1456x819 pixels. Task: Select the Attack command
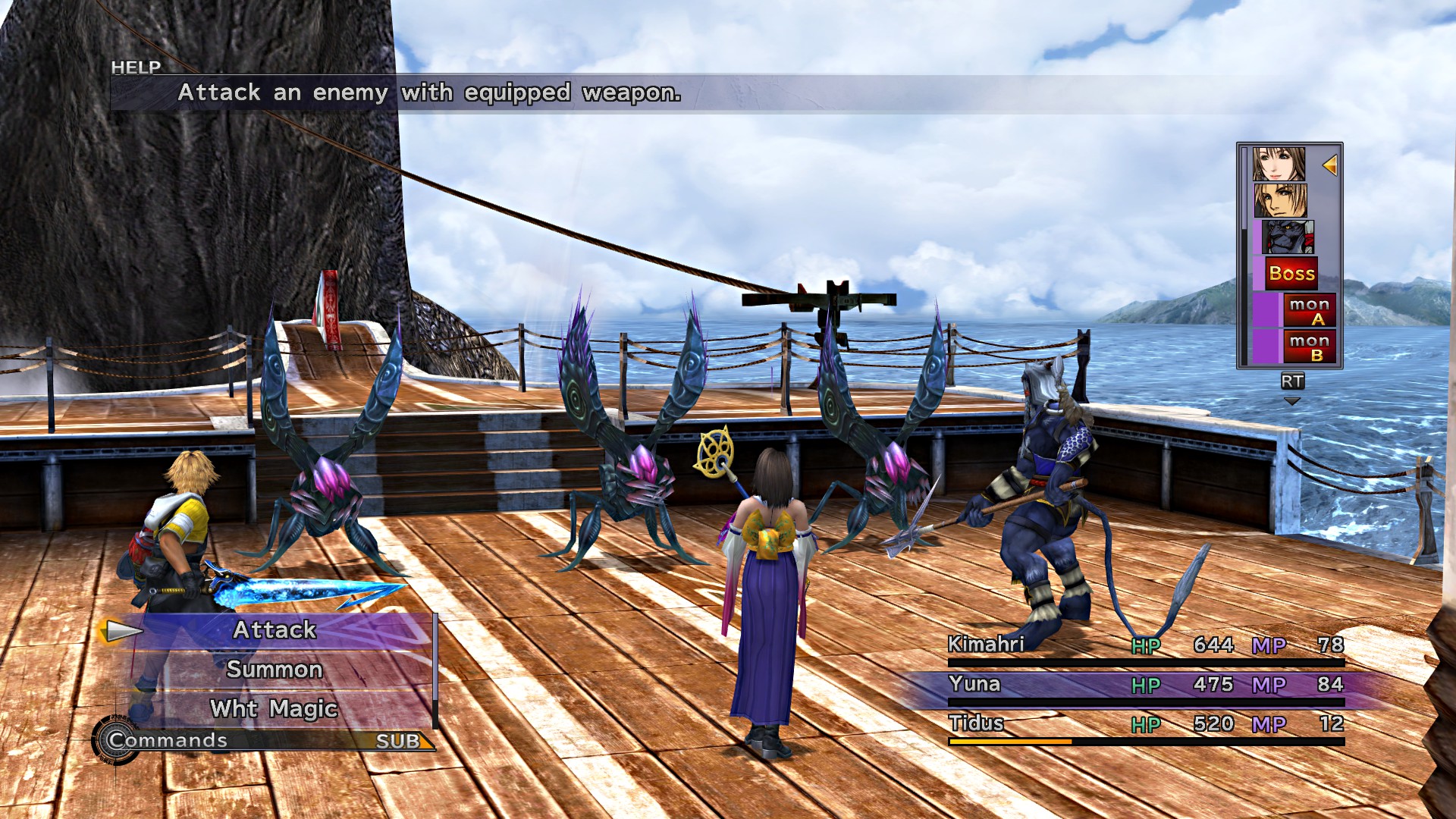pyautogui.click(x=275, y=630)
